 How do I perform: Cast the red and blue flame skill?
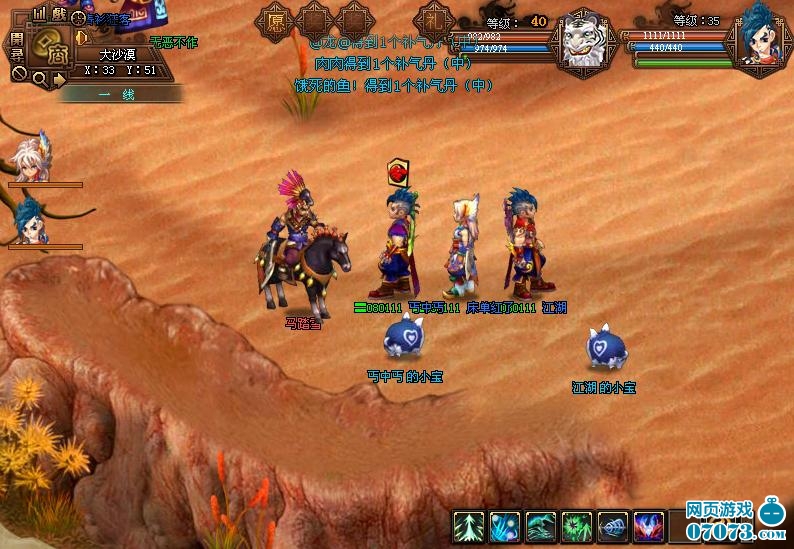click(649, 527)
